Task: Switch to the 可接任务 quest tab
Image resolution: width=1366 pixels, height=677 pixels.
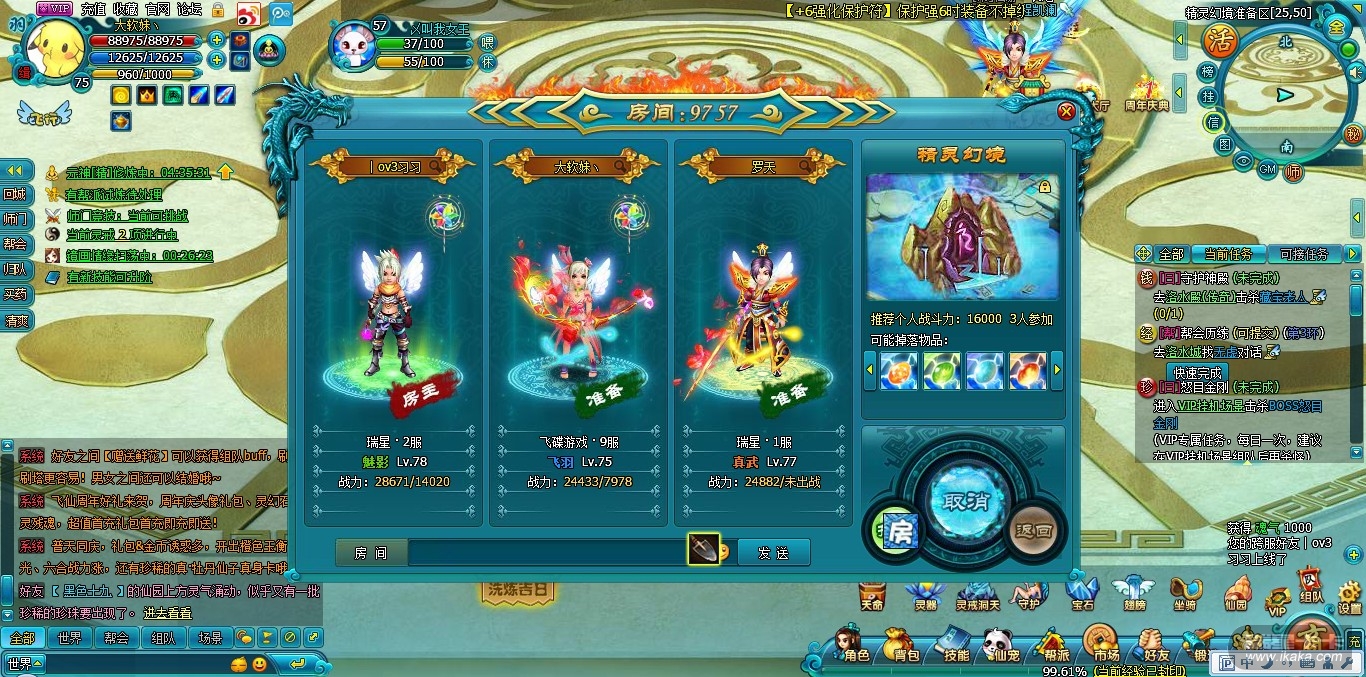Action: point(1304,254)
